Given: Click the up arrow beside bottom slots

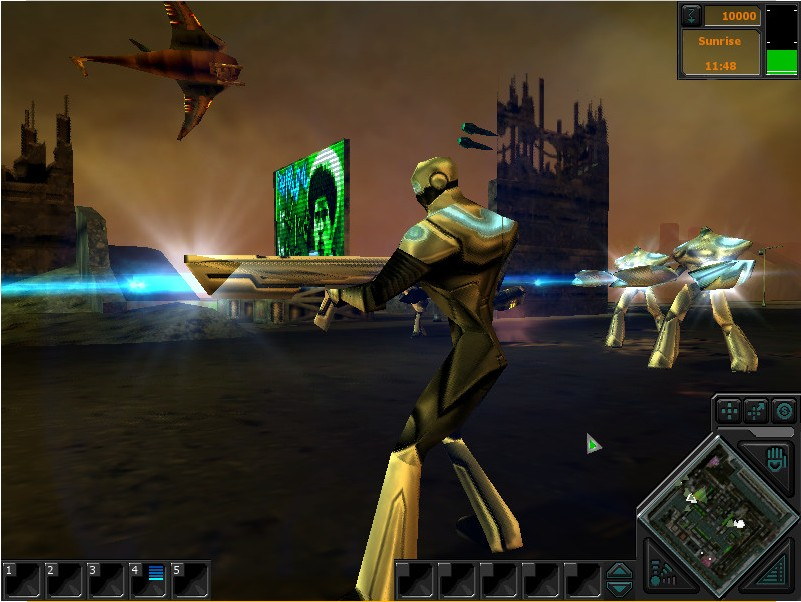Looking at the screenshot, I should 620,571.
